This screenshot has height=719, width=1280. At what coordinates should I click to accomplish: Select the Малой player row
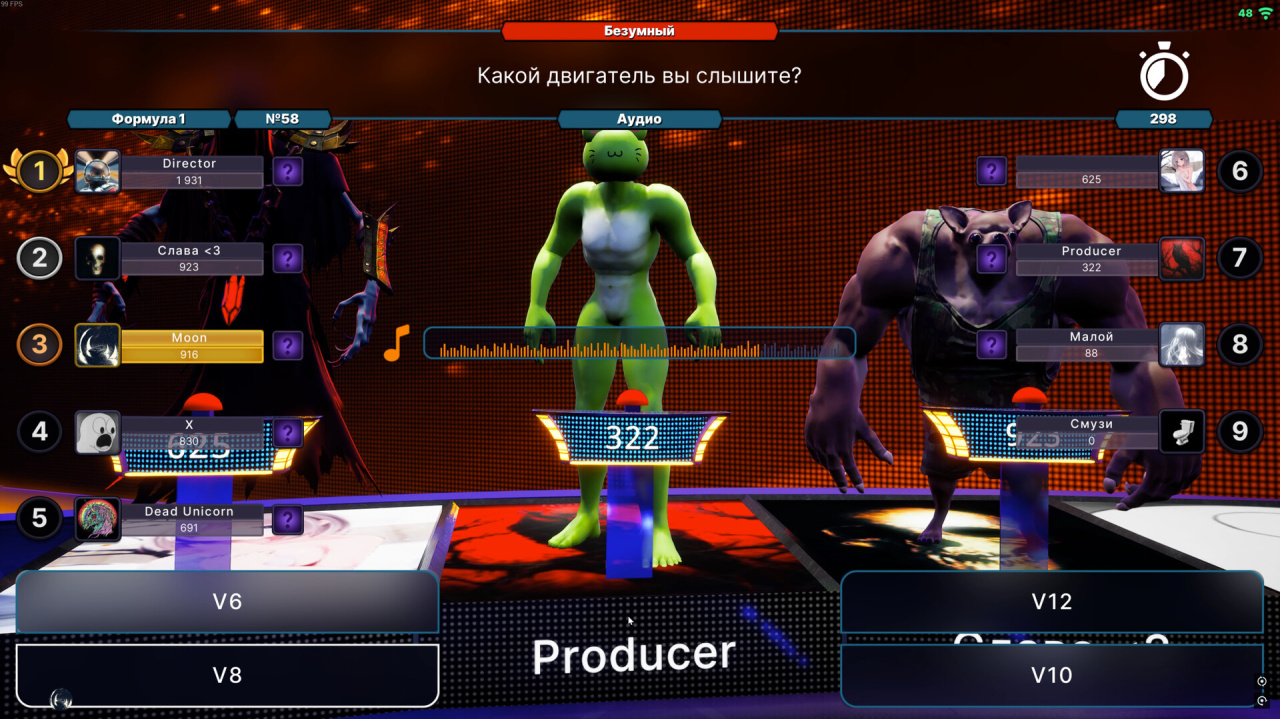[1090, 345]
